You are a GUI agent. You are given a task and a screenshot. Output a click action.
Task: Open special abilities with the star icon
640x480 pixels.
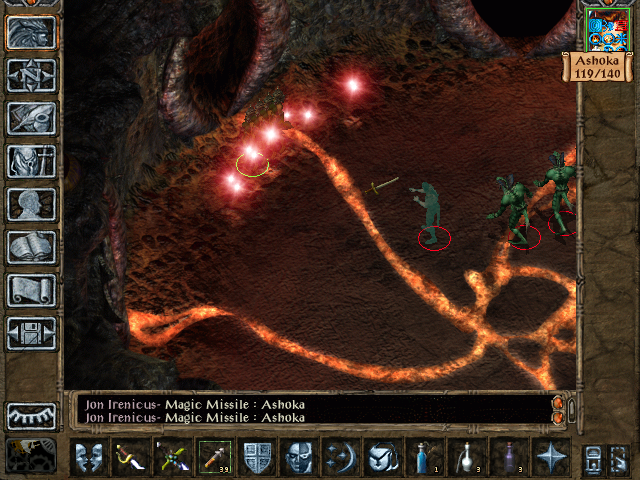point(551,457)
